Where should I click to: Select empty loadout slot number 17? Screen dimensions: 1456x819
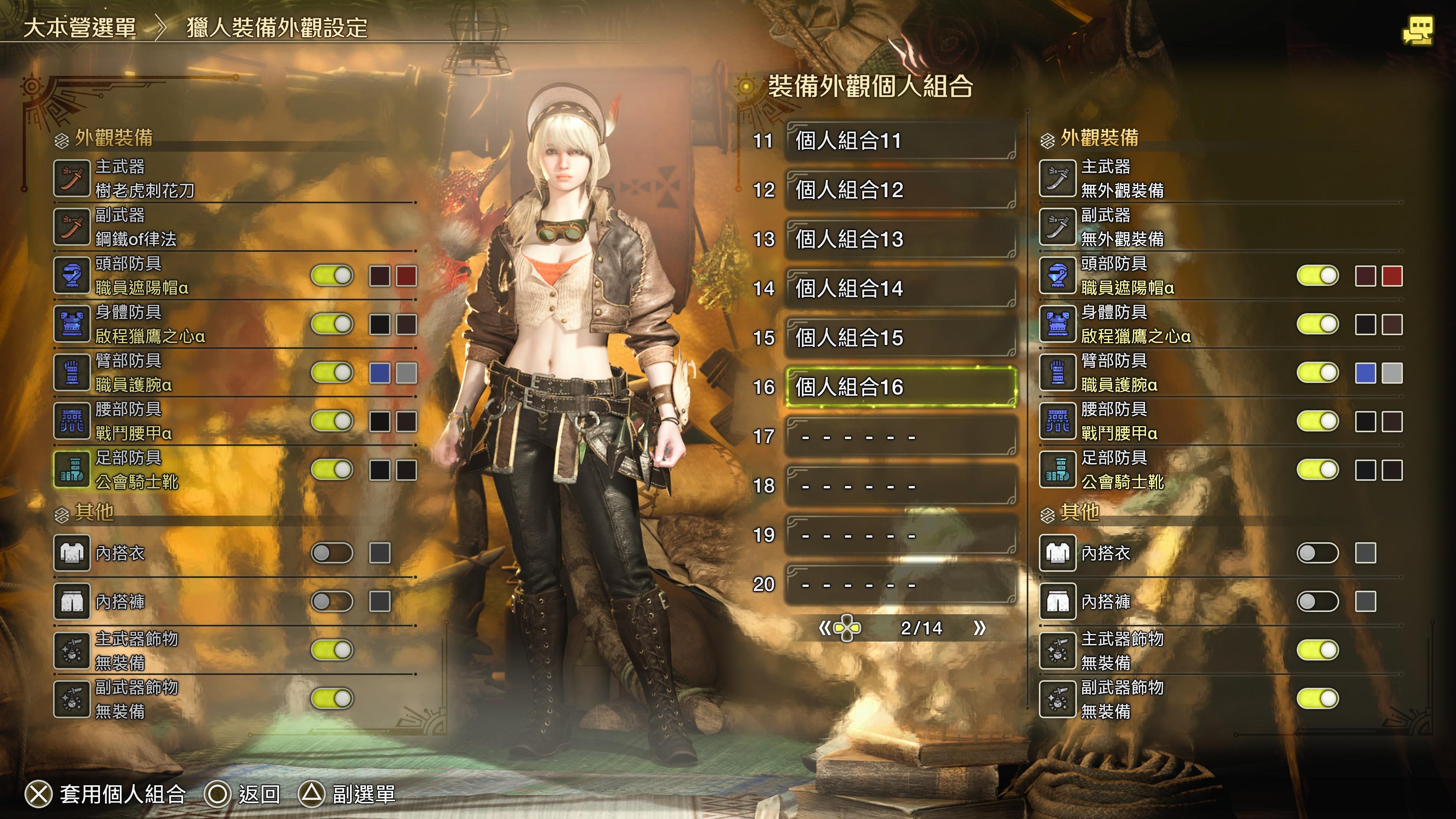point(901,436)
